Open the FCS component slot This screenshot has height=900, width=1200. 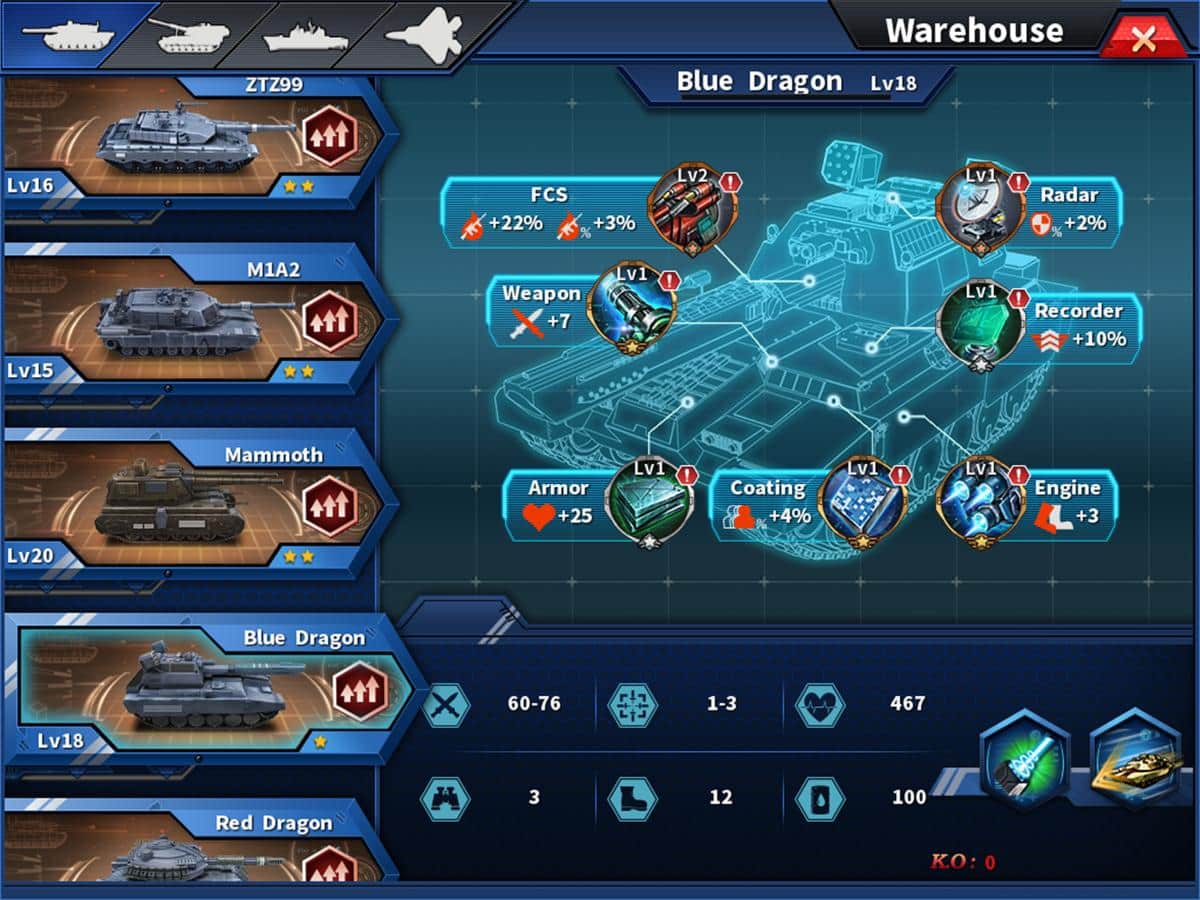692,208
